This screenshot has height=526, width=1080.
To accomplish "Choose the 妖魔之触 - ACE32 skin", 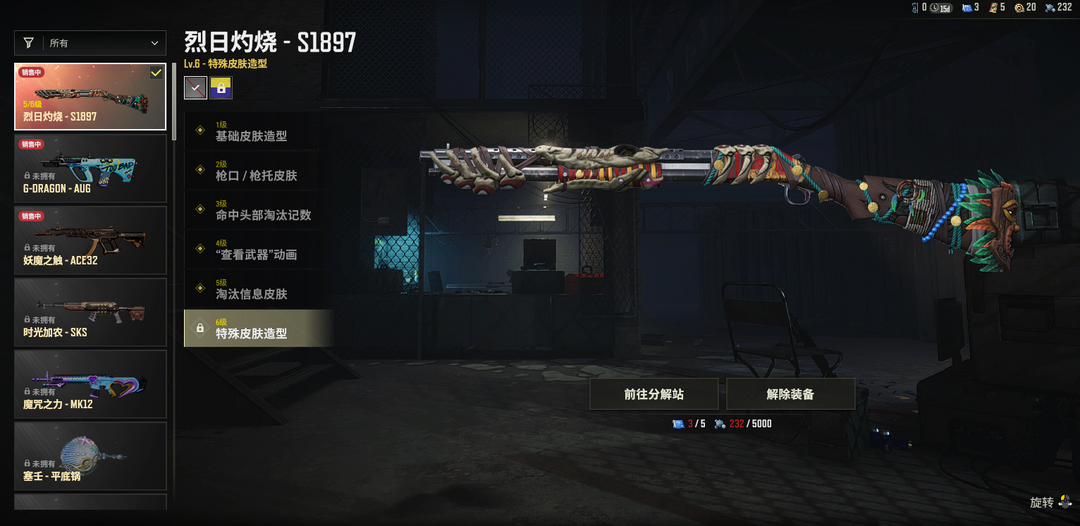I will coord(90,239).
